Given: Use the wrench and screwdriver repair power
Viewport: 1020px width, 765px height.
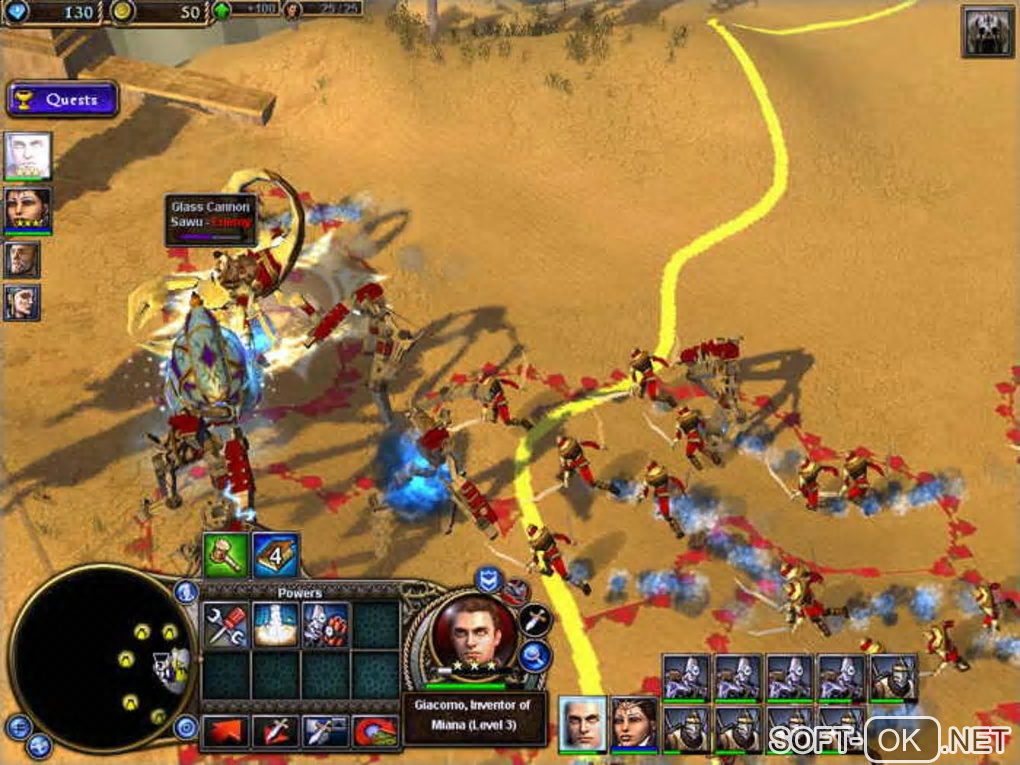Looking at the screenshot, I should tap(226, 626).
